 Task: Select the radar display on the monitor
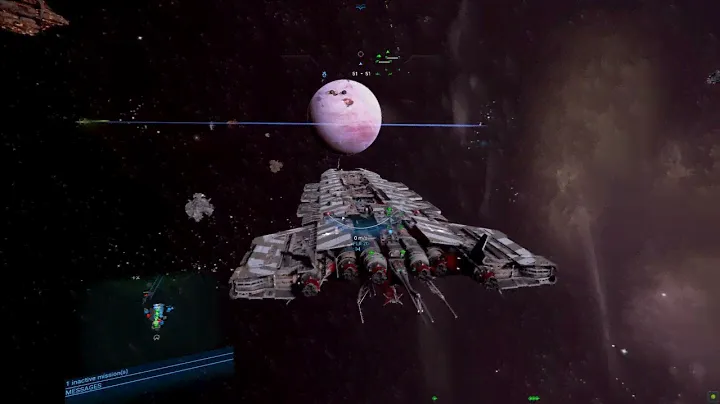tap(155, 314)
